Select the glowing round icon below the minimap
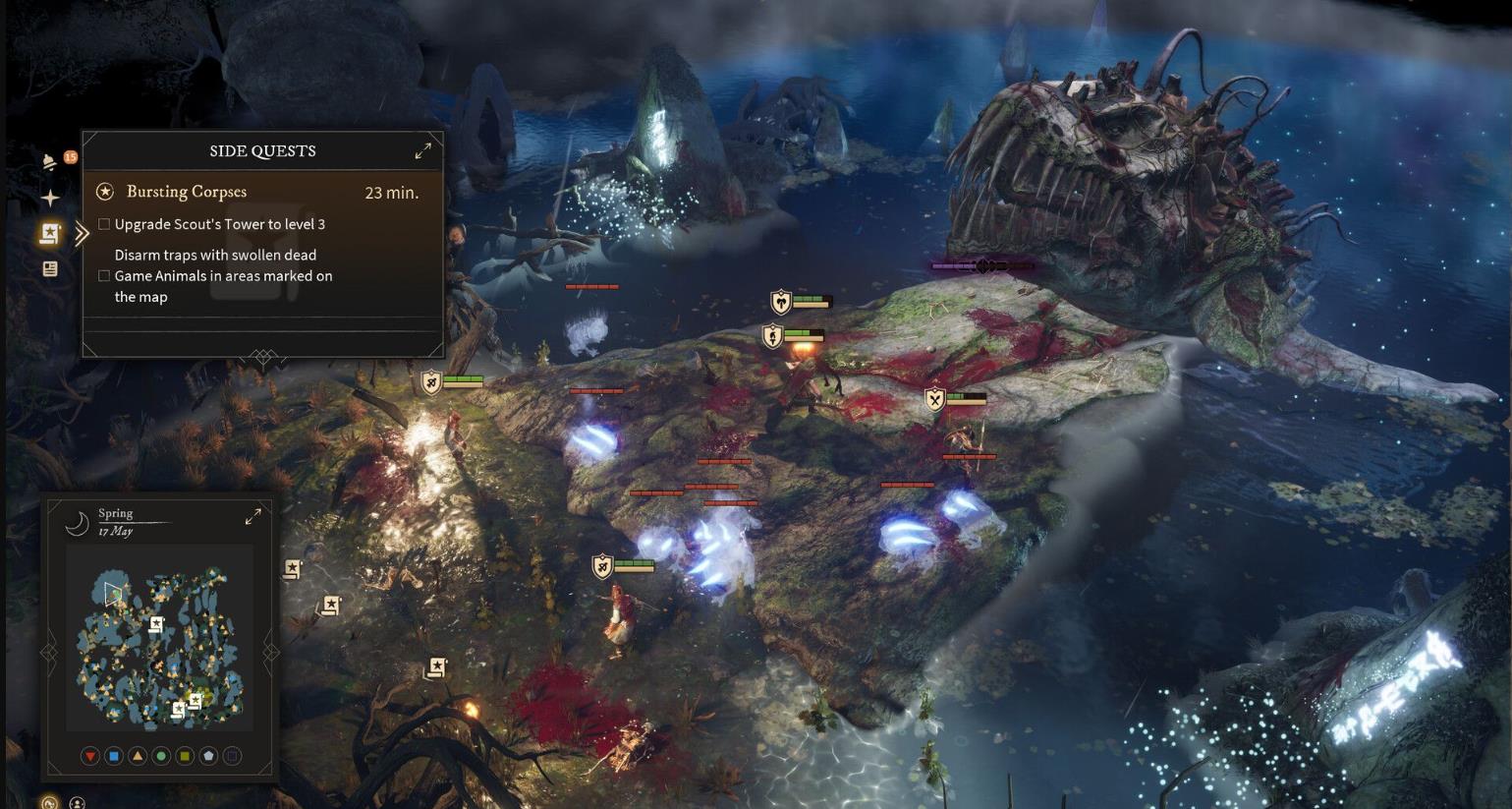The image size is (1512, 809). [x=50, y=803]
